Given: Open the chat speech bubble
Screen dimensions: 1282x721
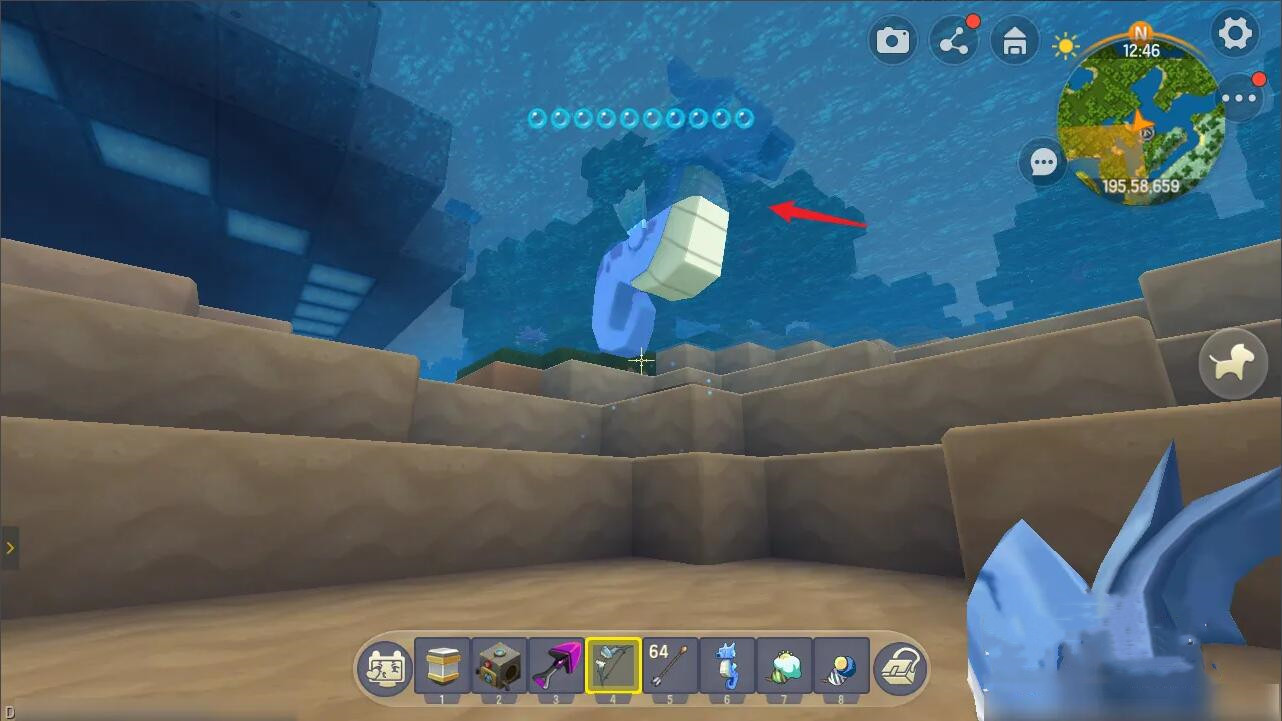Looking at the screenshot, I should coord(1044,162).
